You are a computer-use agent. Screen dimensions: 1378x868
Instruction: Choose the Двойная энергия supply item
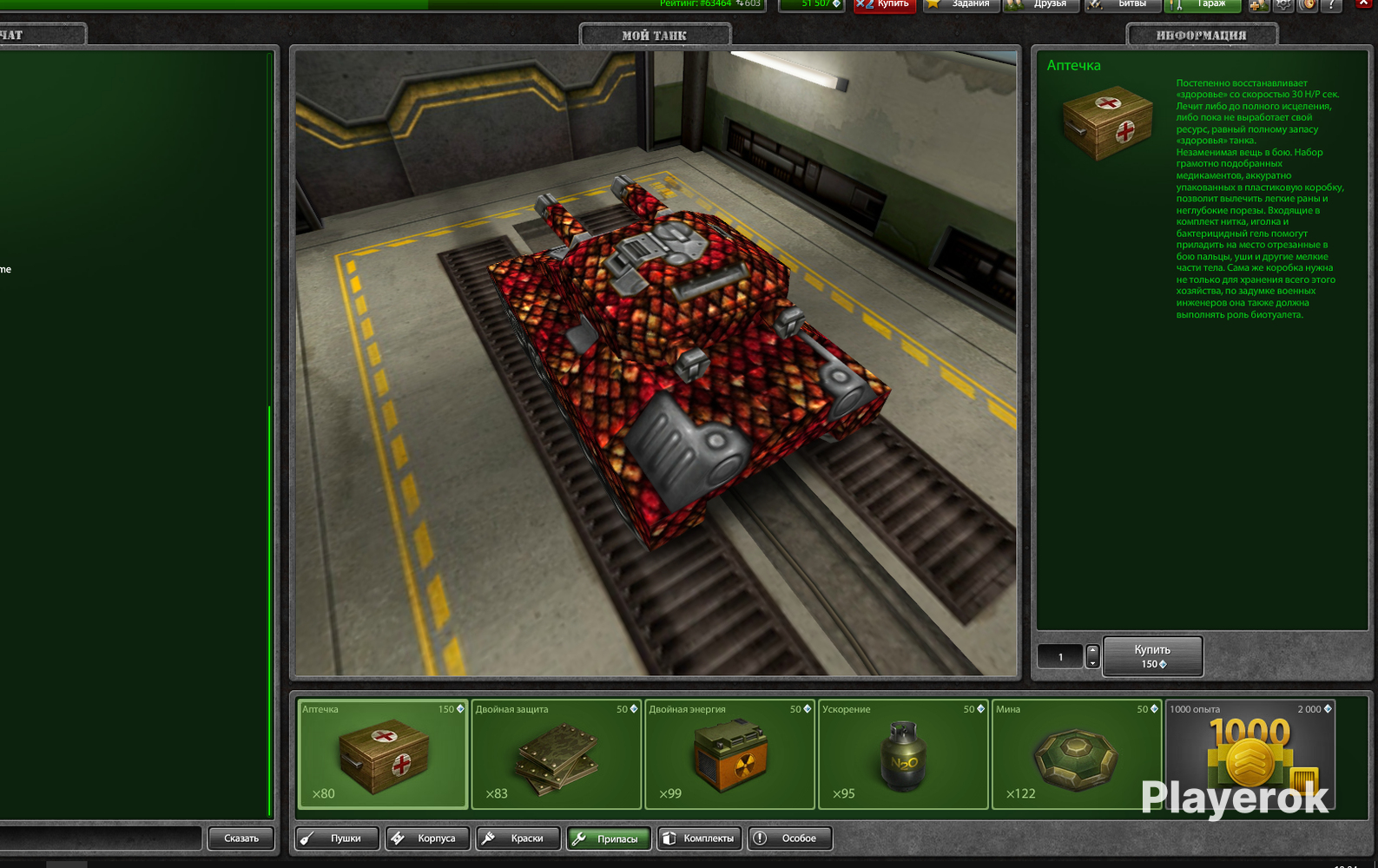point(729,753)
